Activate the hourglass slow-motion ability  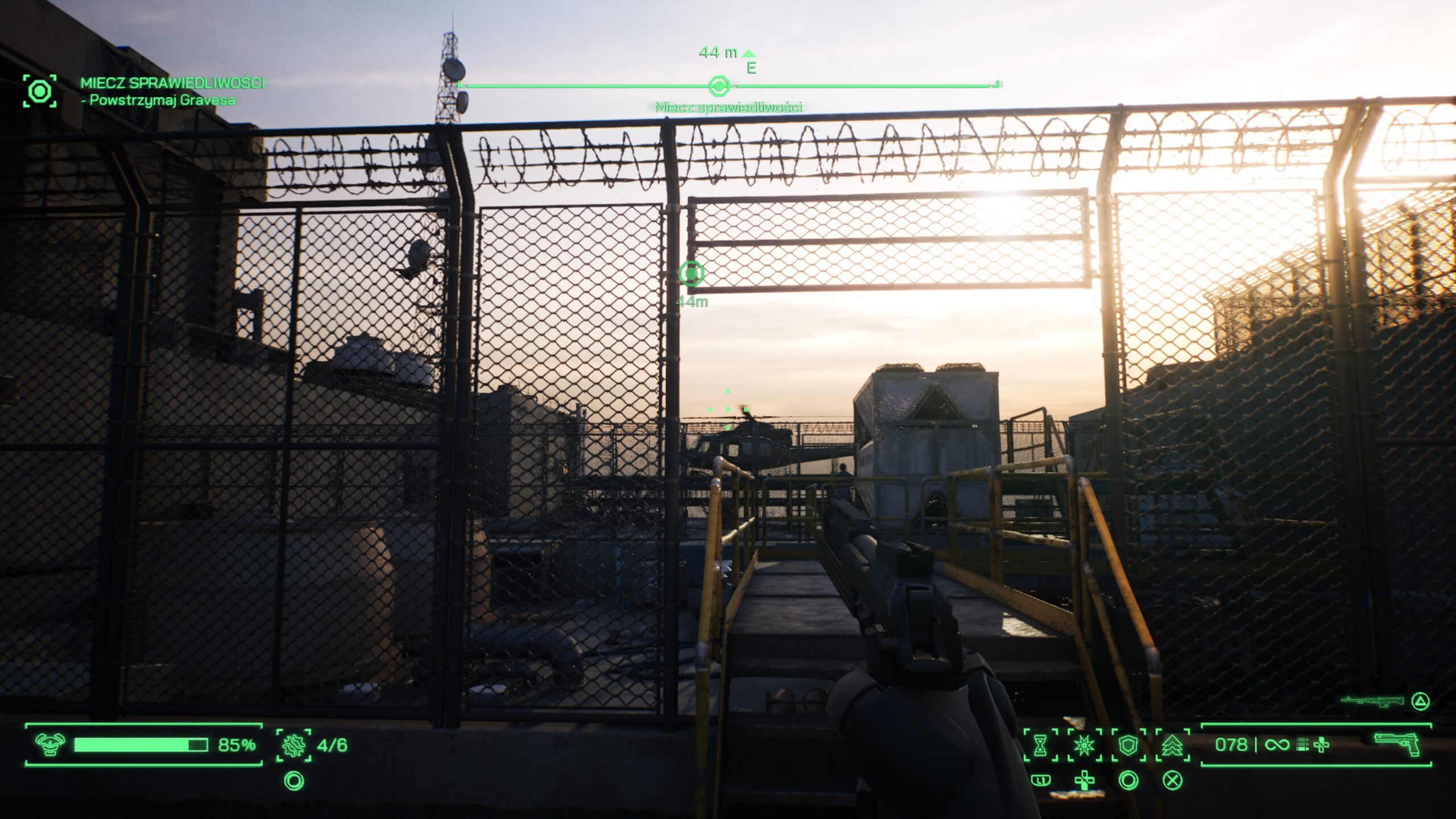tap(1040, 744)
